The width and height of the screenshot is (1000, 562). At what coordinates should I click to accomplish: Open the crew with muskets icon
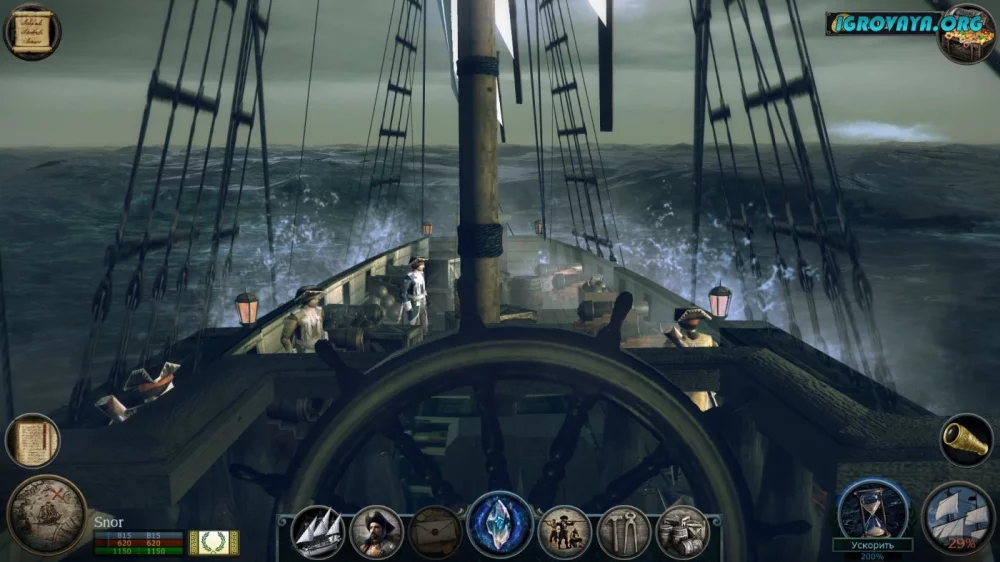565,531
